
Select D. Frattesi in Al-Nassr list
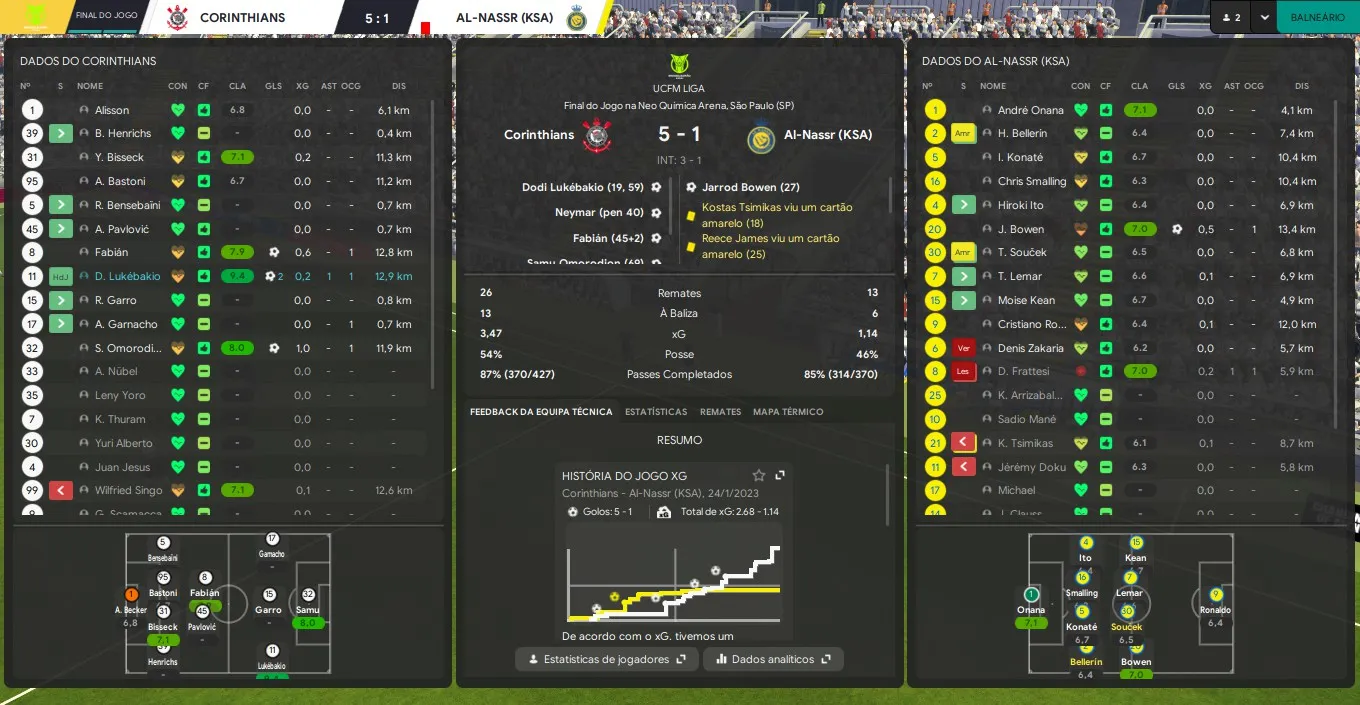[x=1022, y=372]
